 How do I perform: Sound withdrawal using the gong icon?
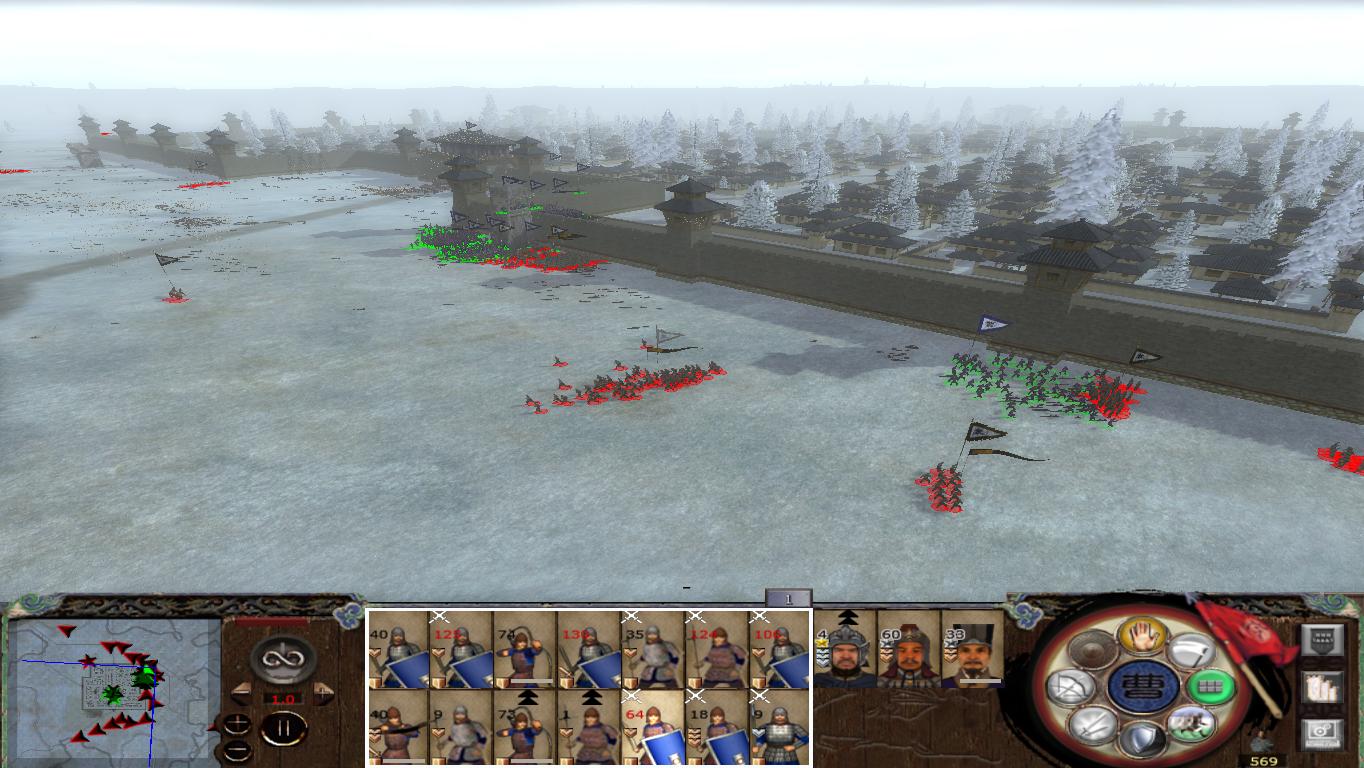point(1092,651)
